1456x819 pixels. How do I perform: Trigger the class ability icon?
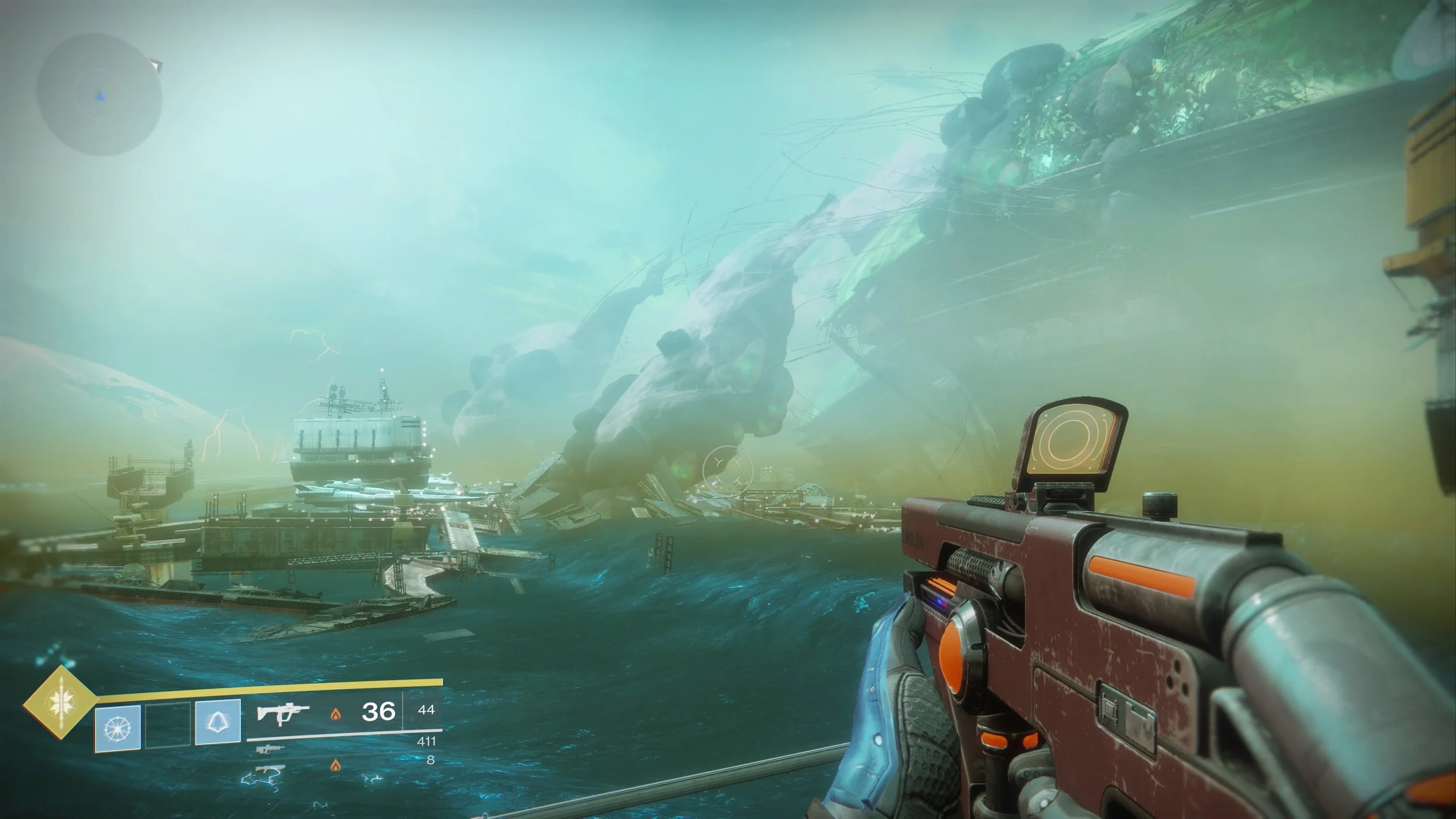218,723
